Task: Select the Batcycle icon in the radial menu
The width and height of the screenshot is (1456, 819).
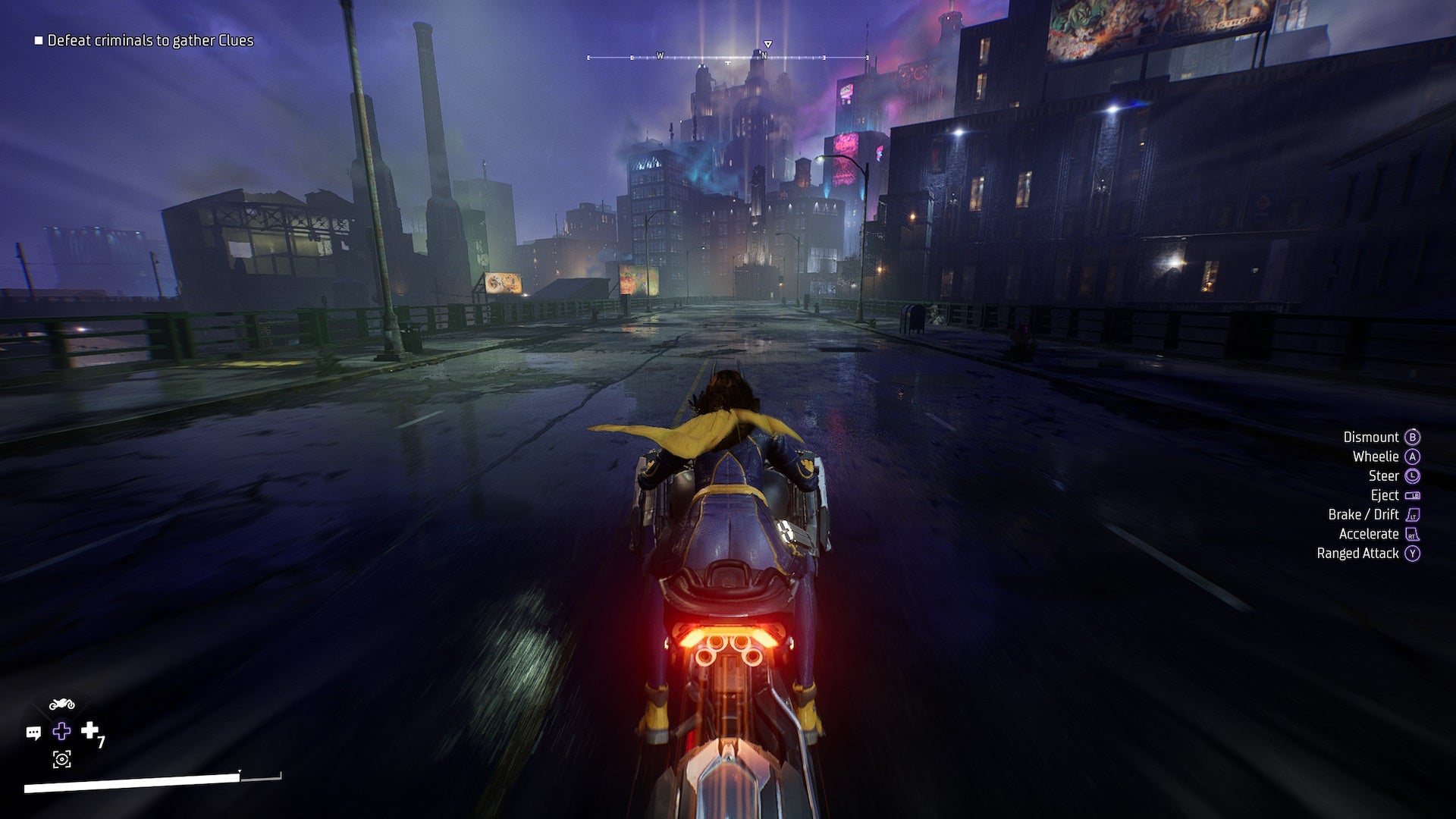Action: tap(62, 703)
